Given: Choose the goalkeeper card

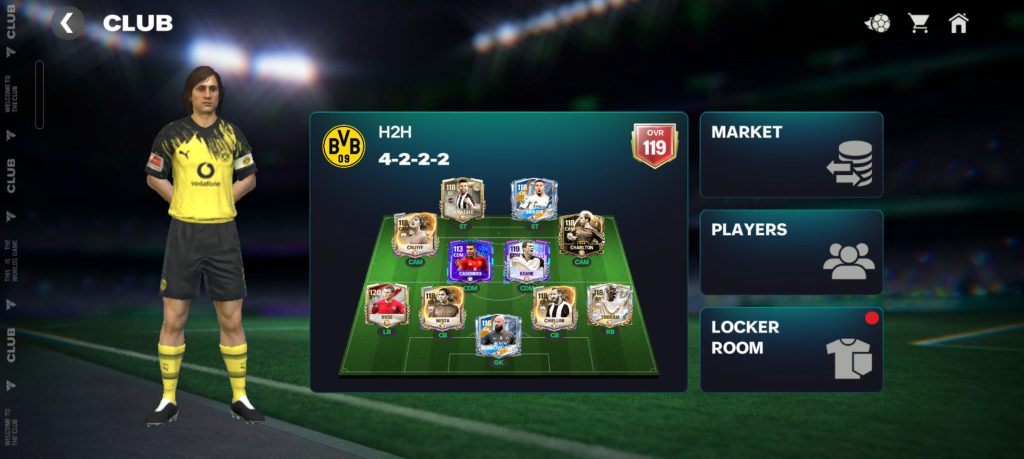Looking at the screenshot, I should point(497,336).
